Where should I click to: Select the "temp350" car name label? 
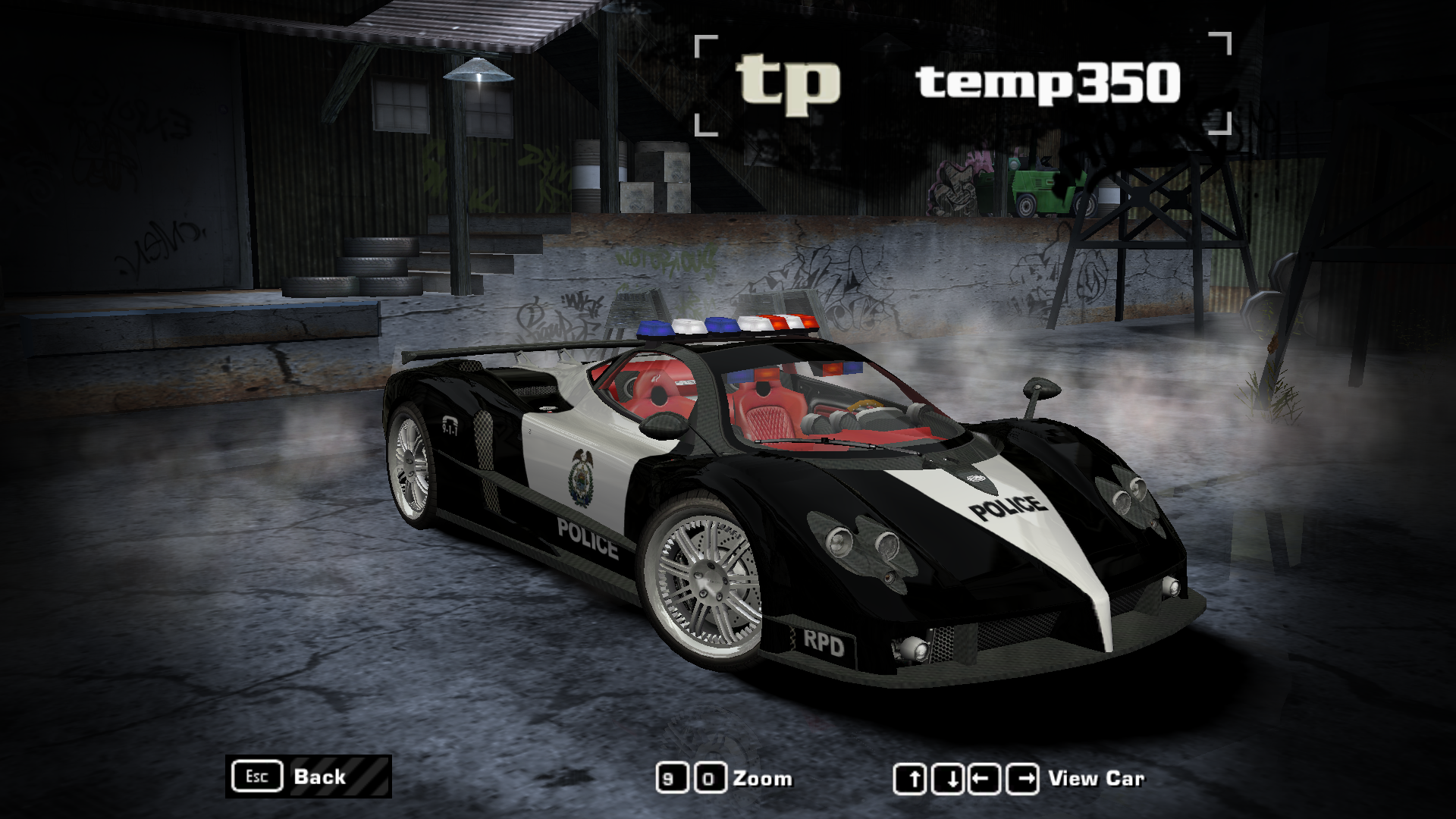(x=1046, y=83)
